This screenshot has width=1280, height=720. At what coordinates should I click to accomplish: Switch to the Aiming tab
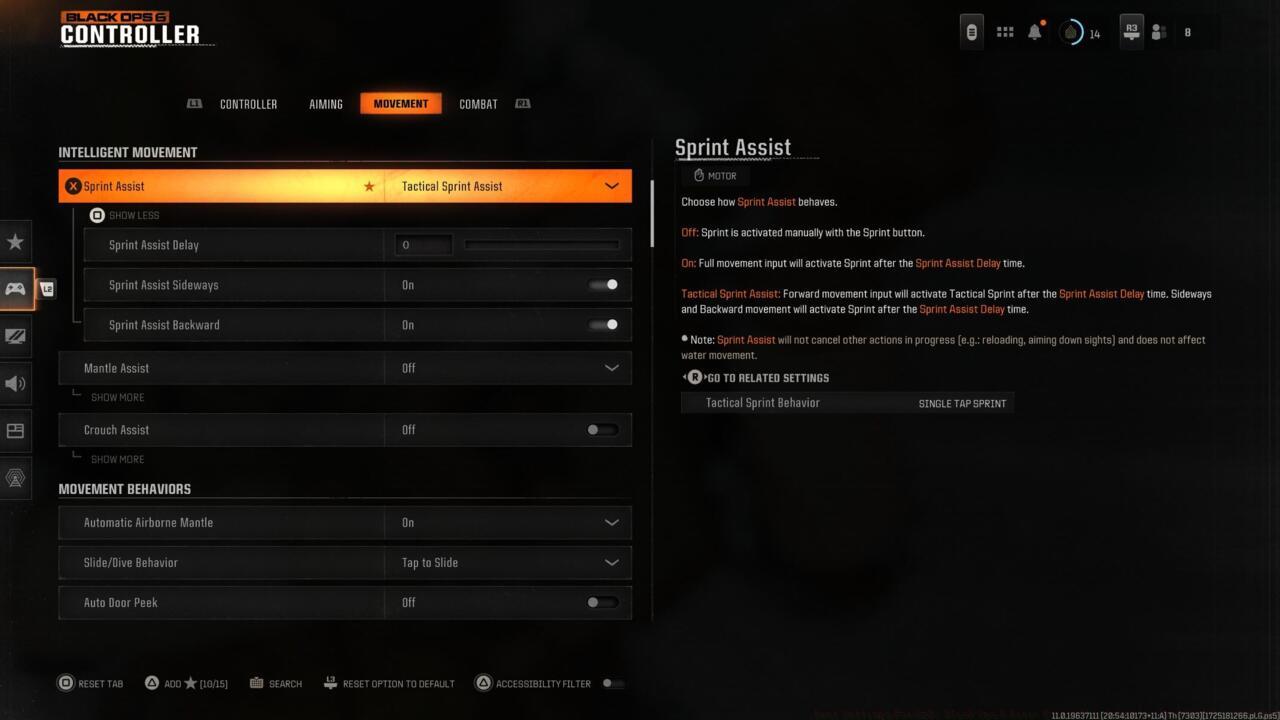[326, 103]
